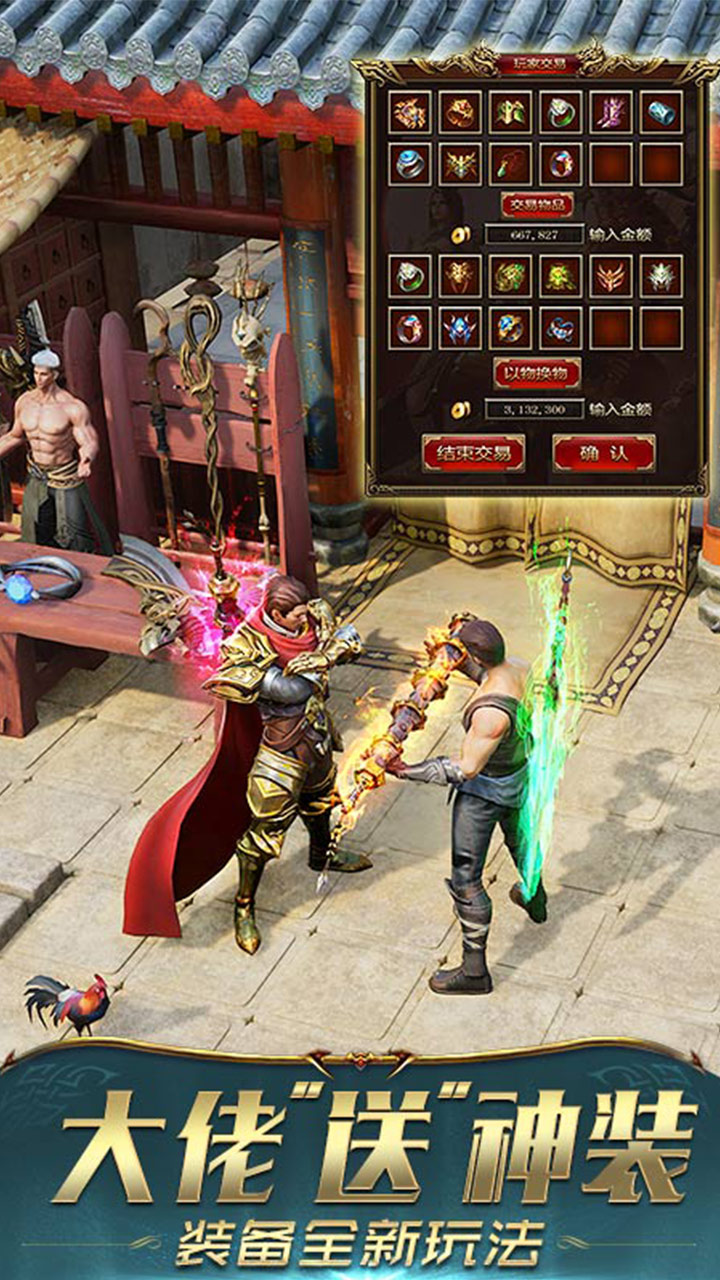Pick the green winged helmet item
Screen dimensions: 720x1280
point(511,112)
